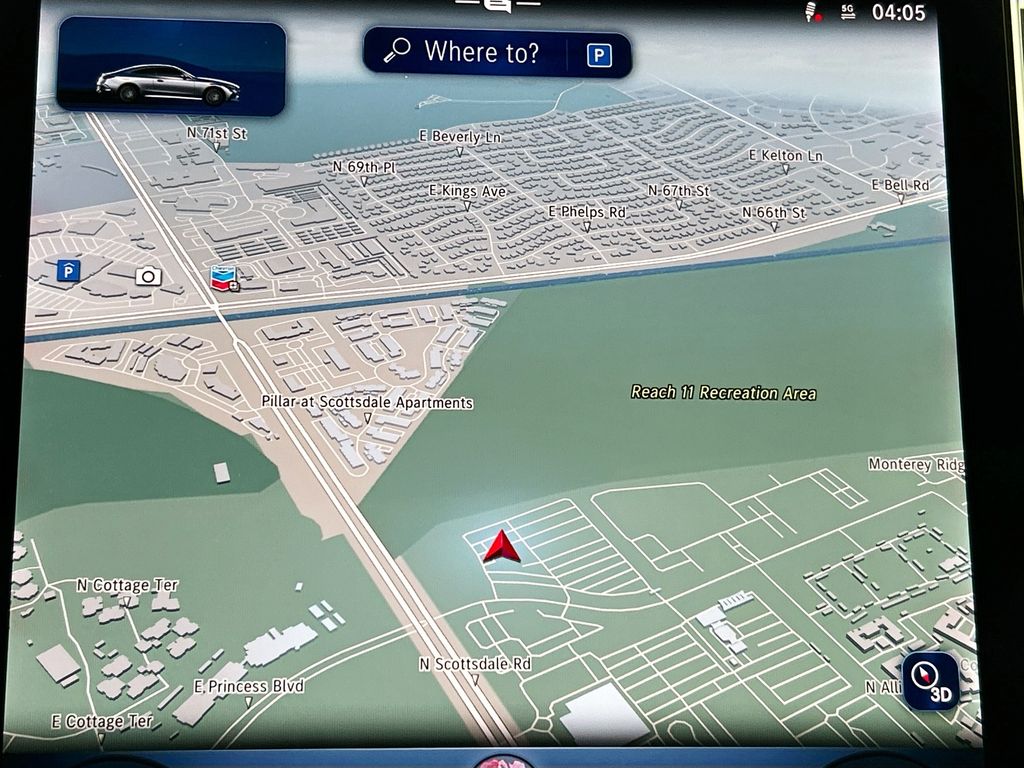Select the car image tile
This screenshot has height=768, width=1024.
click(x=171, y=66)
